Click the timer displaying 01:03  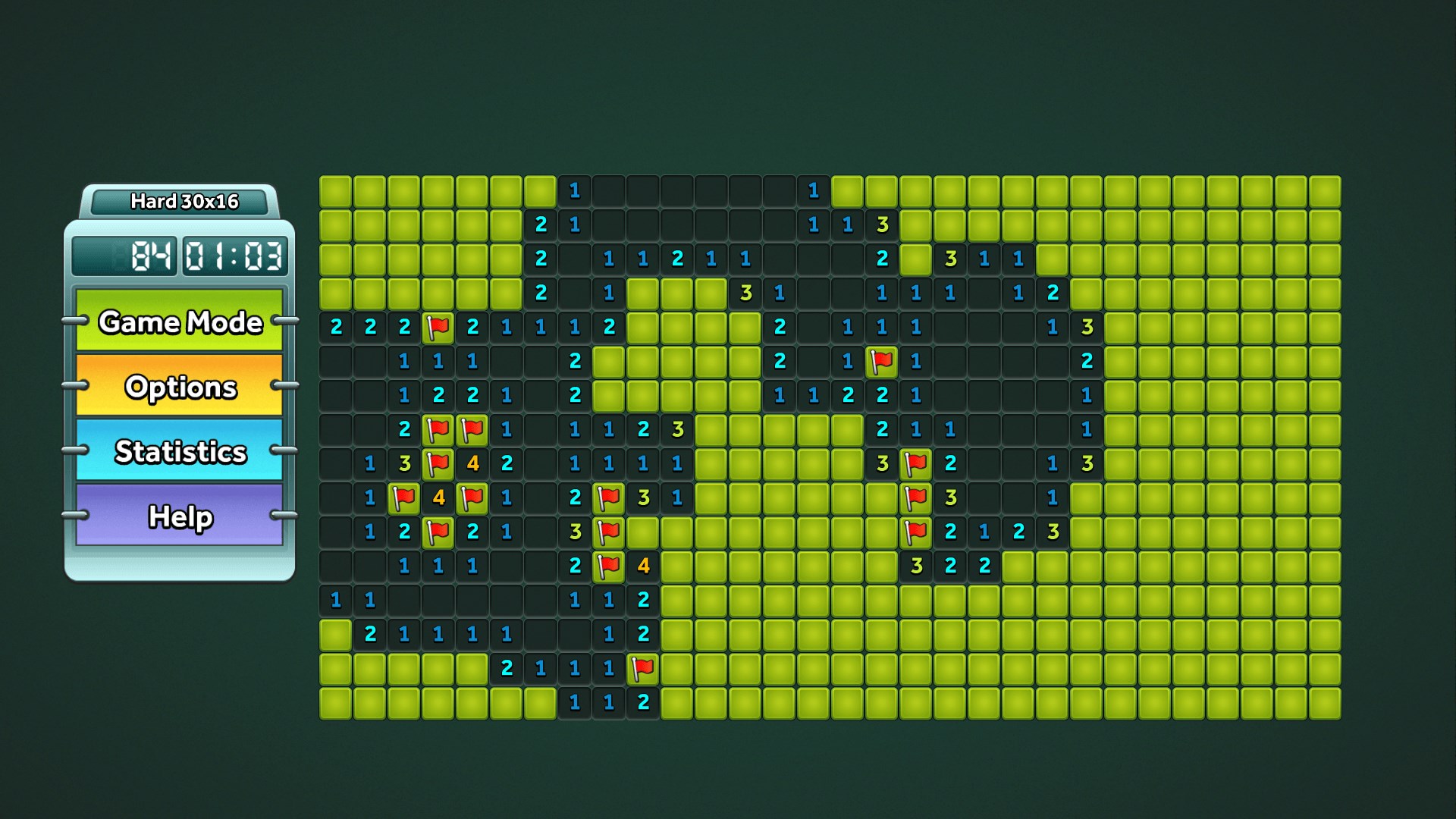(236, 256)
